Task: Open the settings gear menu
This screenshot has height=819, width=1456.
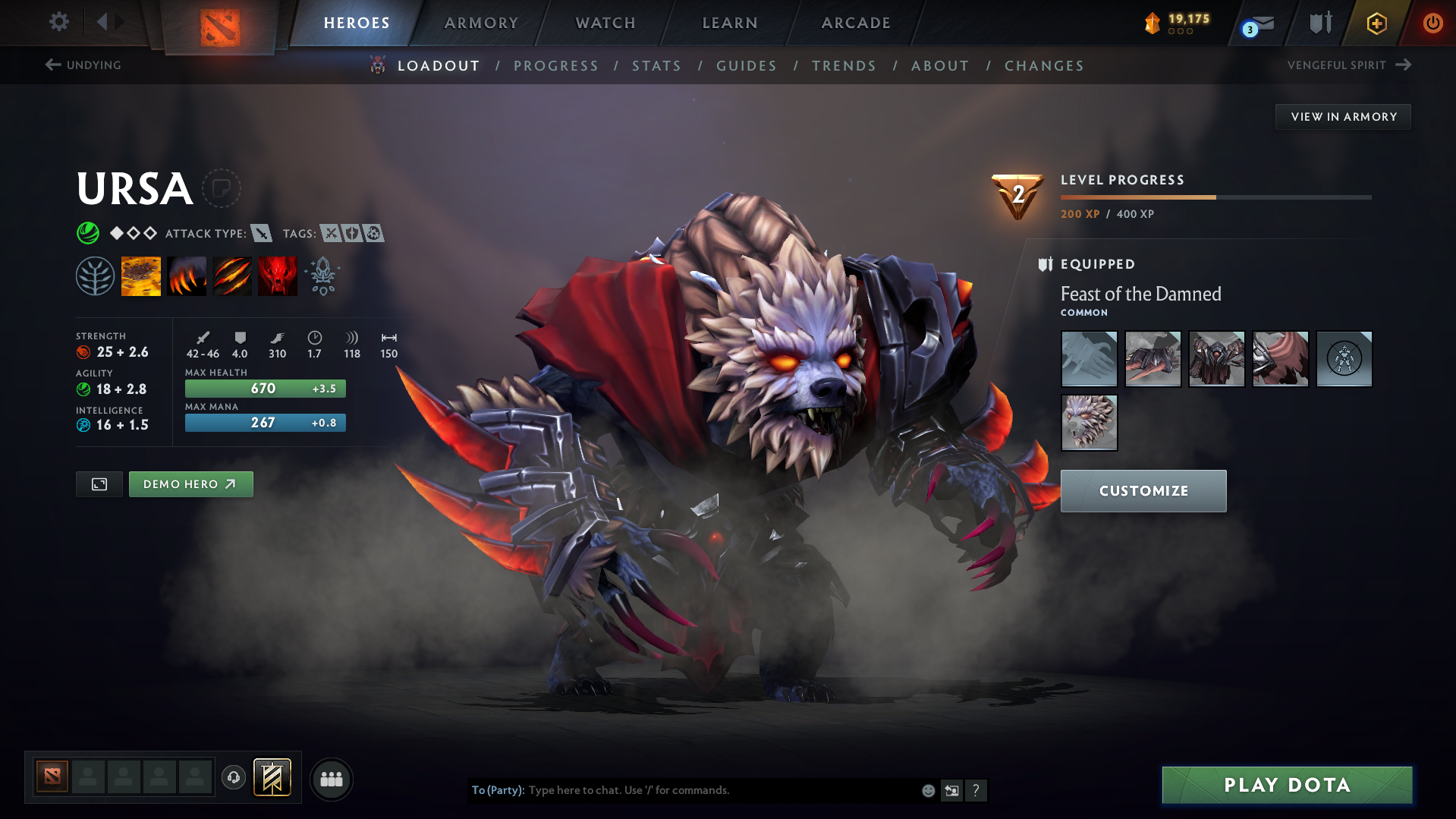Action: [59, 22]
